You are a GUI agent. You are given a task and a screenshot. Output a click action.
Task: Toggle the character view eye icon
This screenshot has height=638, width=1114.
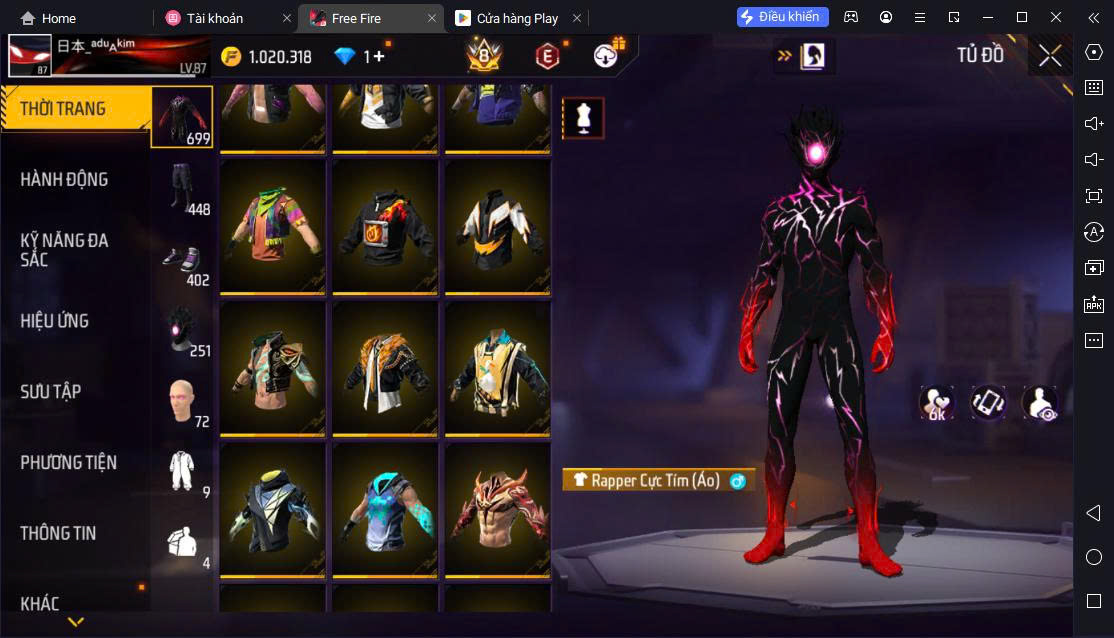pyautogui.click(x=1040, y=403)
